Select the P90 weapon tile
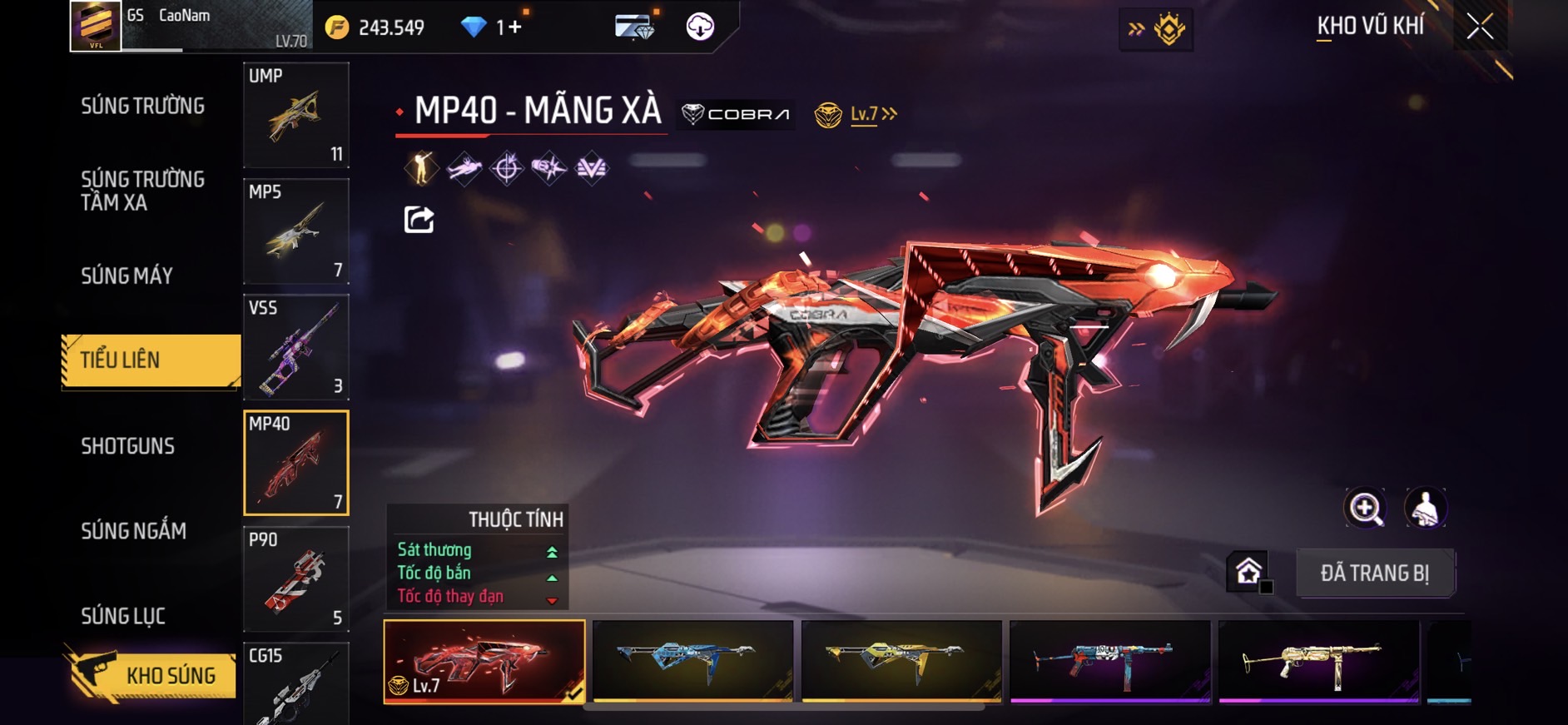This screenshot has width=1568, height=725. click(x=295, y=579)
